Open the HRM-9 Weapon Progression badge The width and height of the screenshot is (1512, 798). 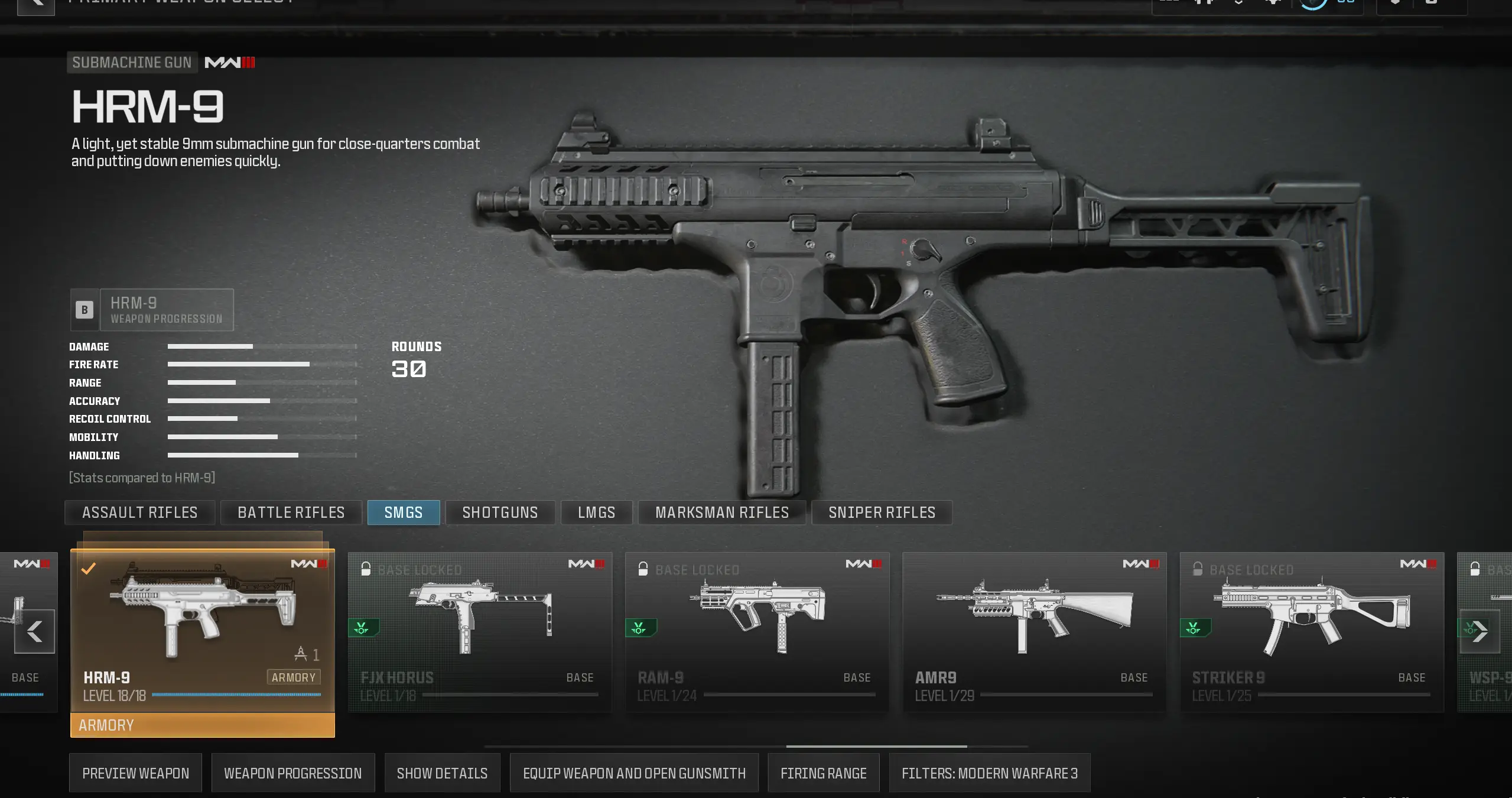pyautogui.click(x=152, y=309)
